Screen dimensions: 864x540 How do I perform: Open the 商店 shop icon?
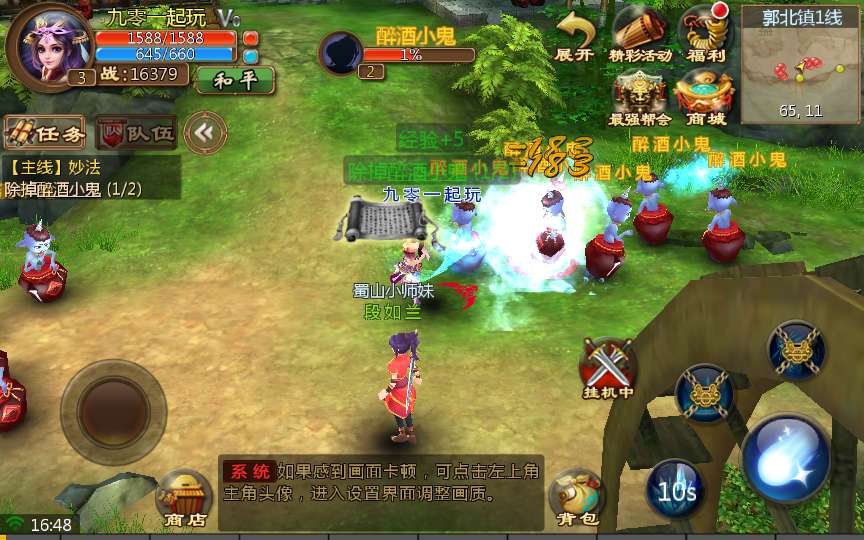click(x=184, y=497)
